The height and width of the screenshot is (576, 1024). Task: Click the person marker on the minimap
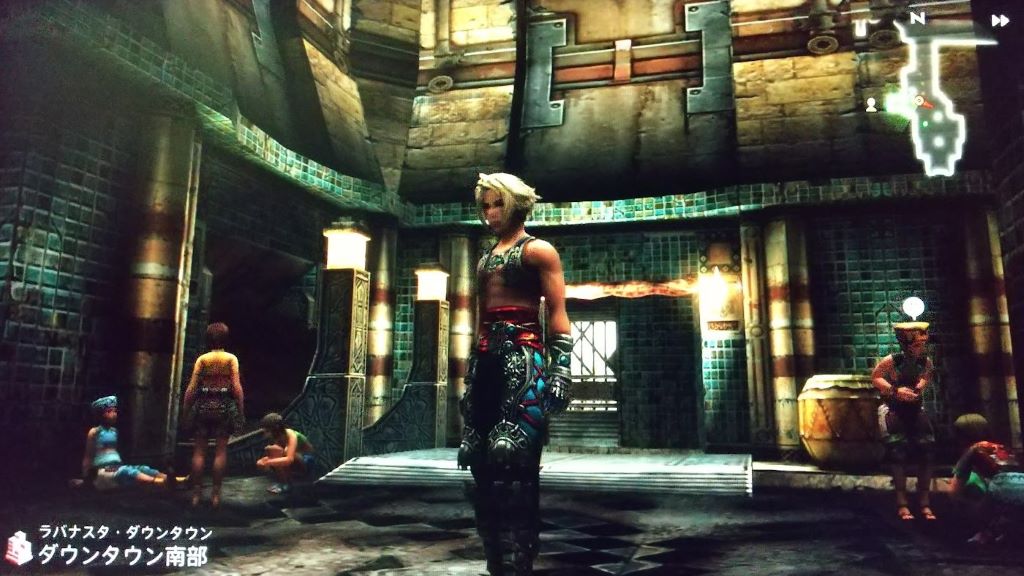point(872,104)
